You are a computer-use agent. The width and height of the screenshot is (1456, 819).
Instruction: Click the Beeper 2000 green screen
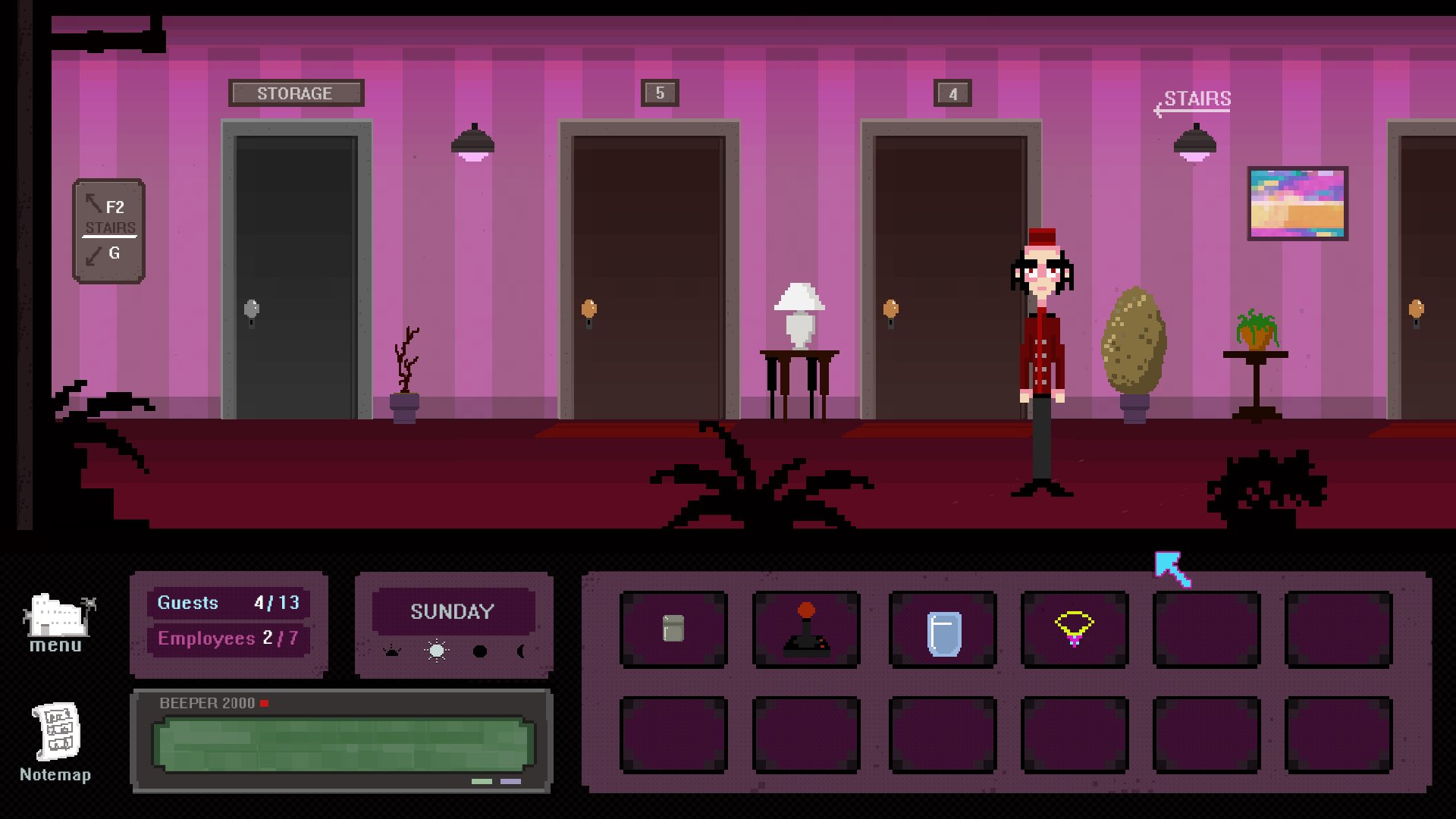point(343,744)
